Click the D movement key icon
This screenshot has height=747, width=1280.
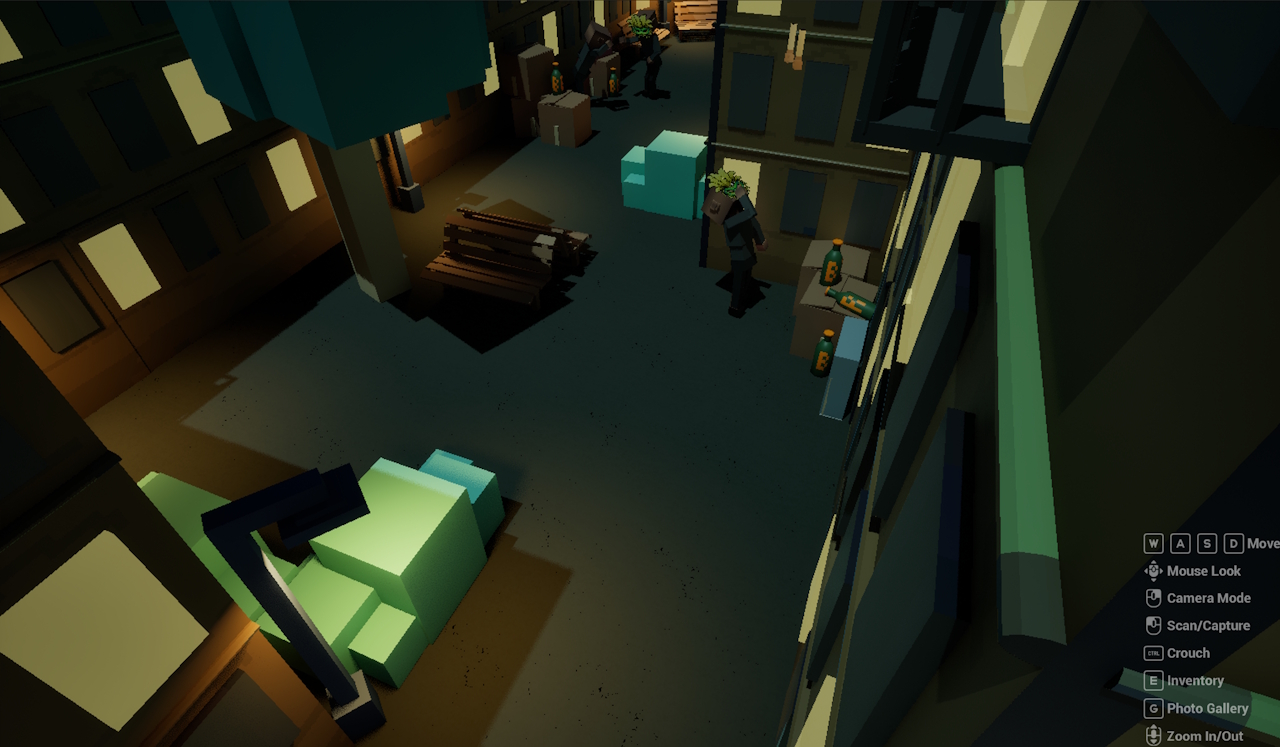point(1232,543)
